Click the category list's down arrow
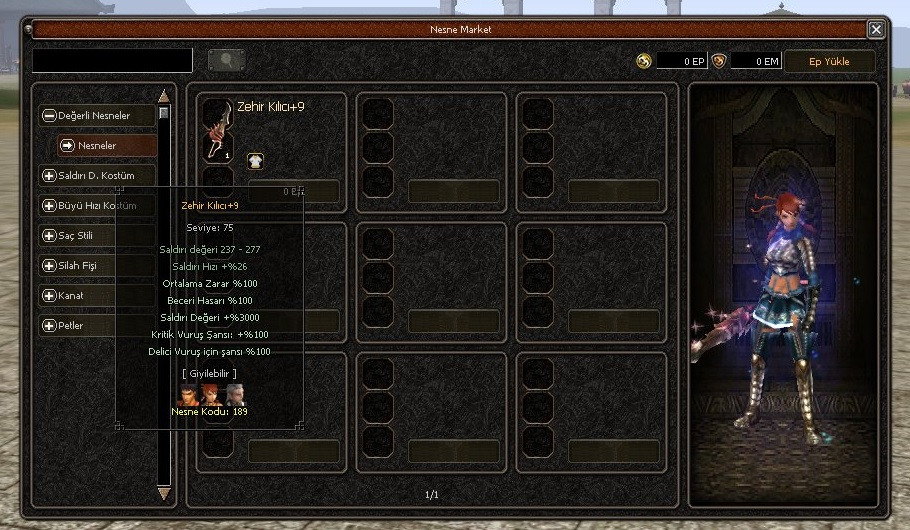This screenshot has height=530, width=910. point(164,493)
